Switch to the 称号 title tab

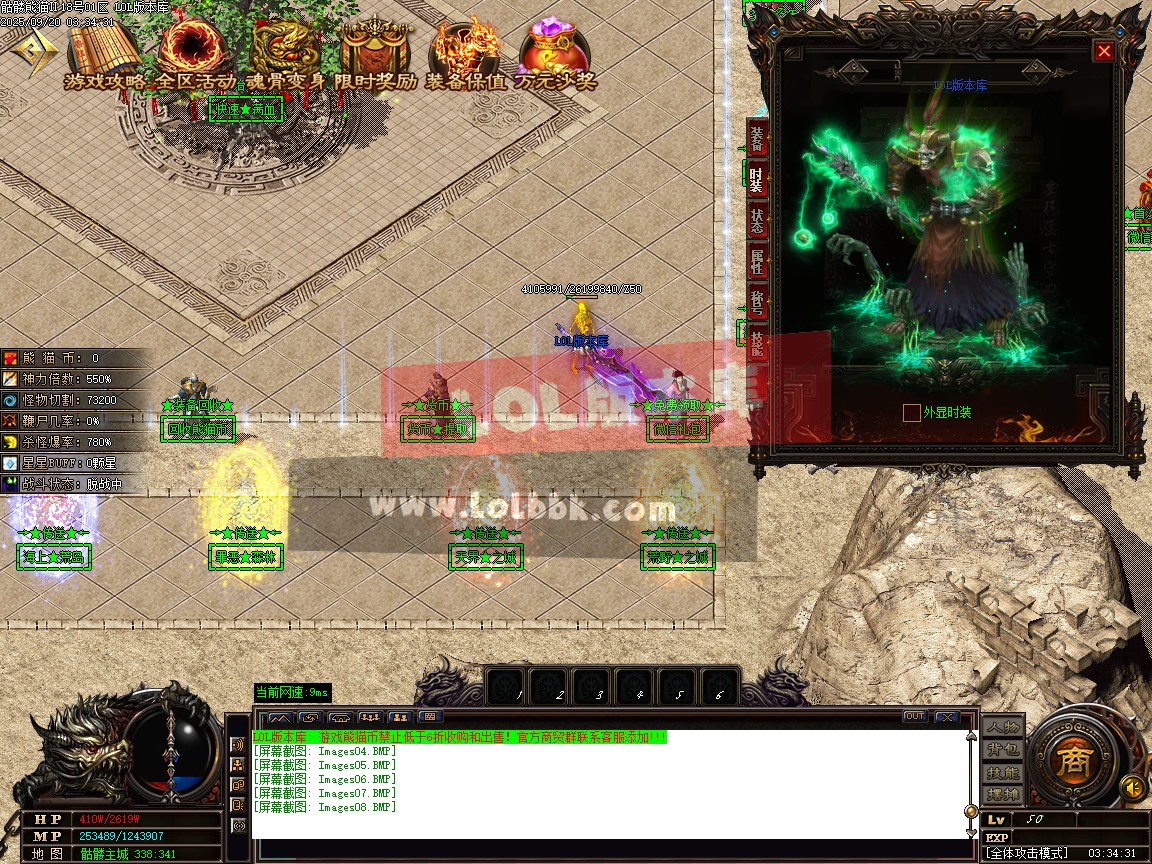tap(757, 301)
